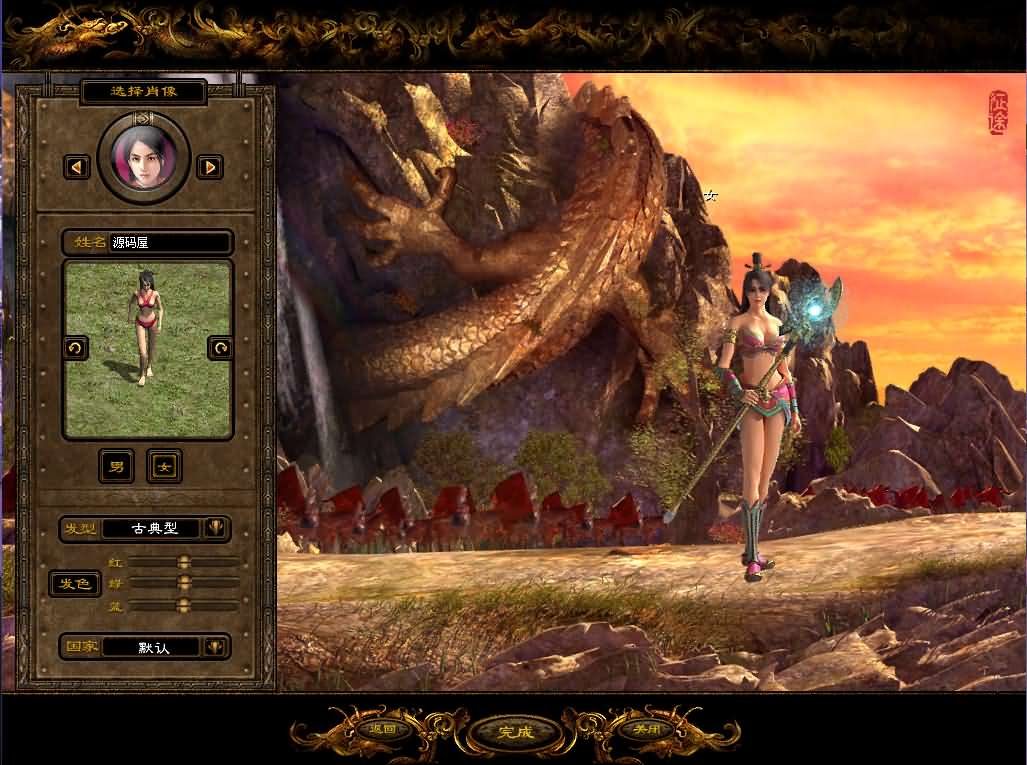Choose the female (女) gender button
The height and width of the screenshot is (765, 1027).
tap(164, 466)
